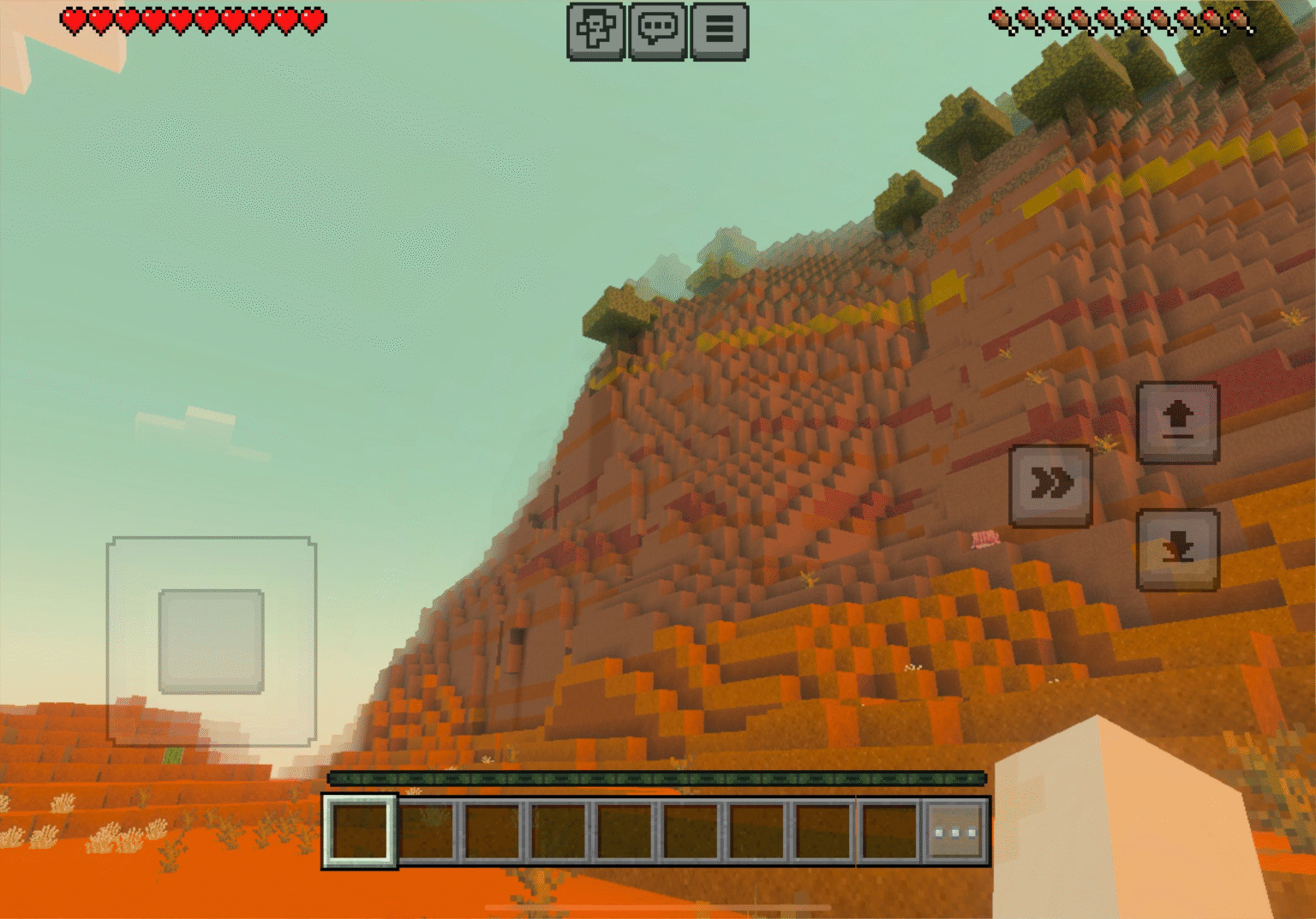Open chat via the speech bubble icon

click(x=657, y=33)
